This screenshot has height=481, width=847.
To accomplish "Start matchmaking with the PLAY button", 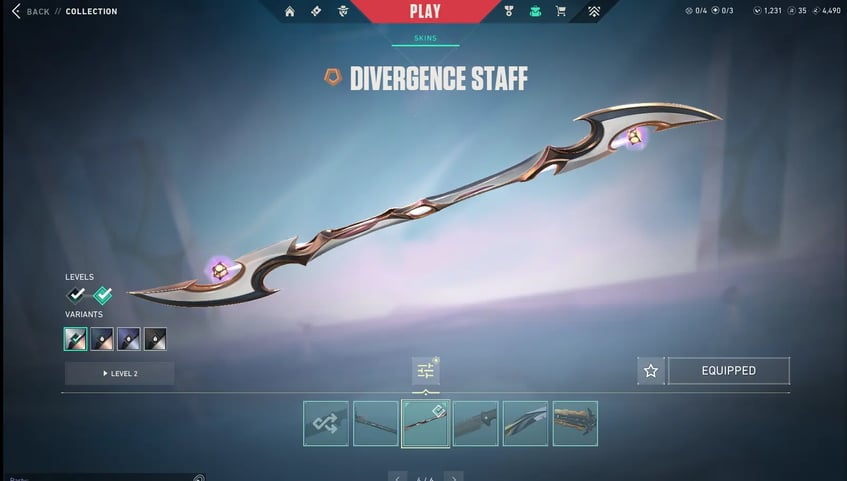I will pyautogui.click(x=424, y=11).
